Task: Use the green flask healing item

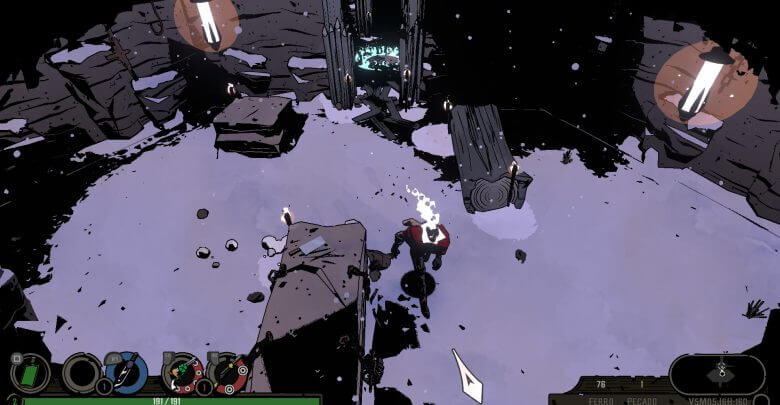Action: (x=29, y=373)
